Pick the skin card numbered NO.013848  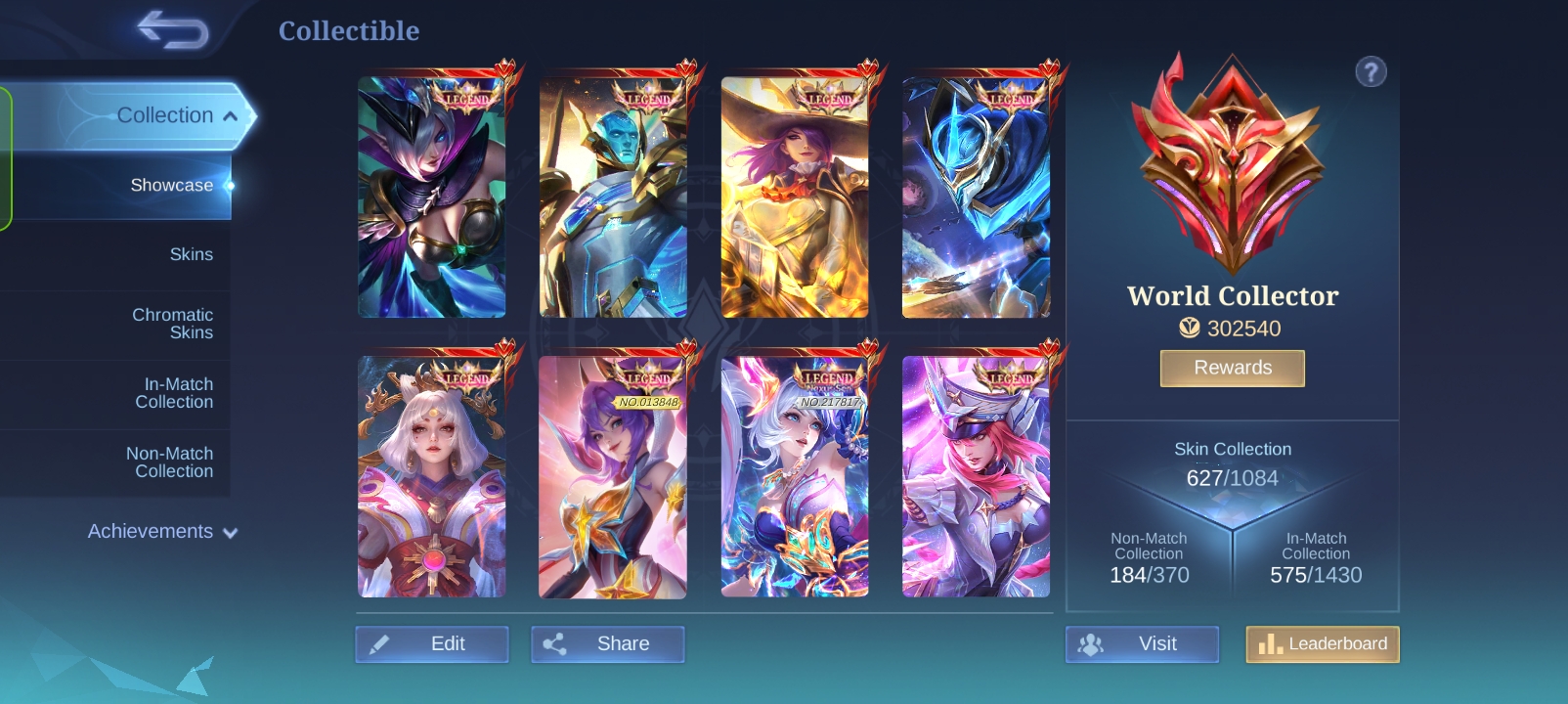[613, 476]
